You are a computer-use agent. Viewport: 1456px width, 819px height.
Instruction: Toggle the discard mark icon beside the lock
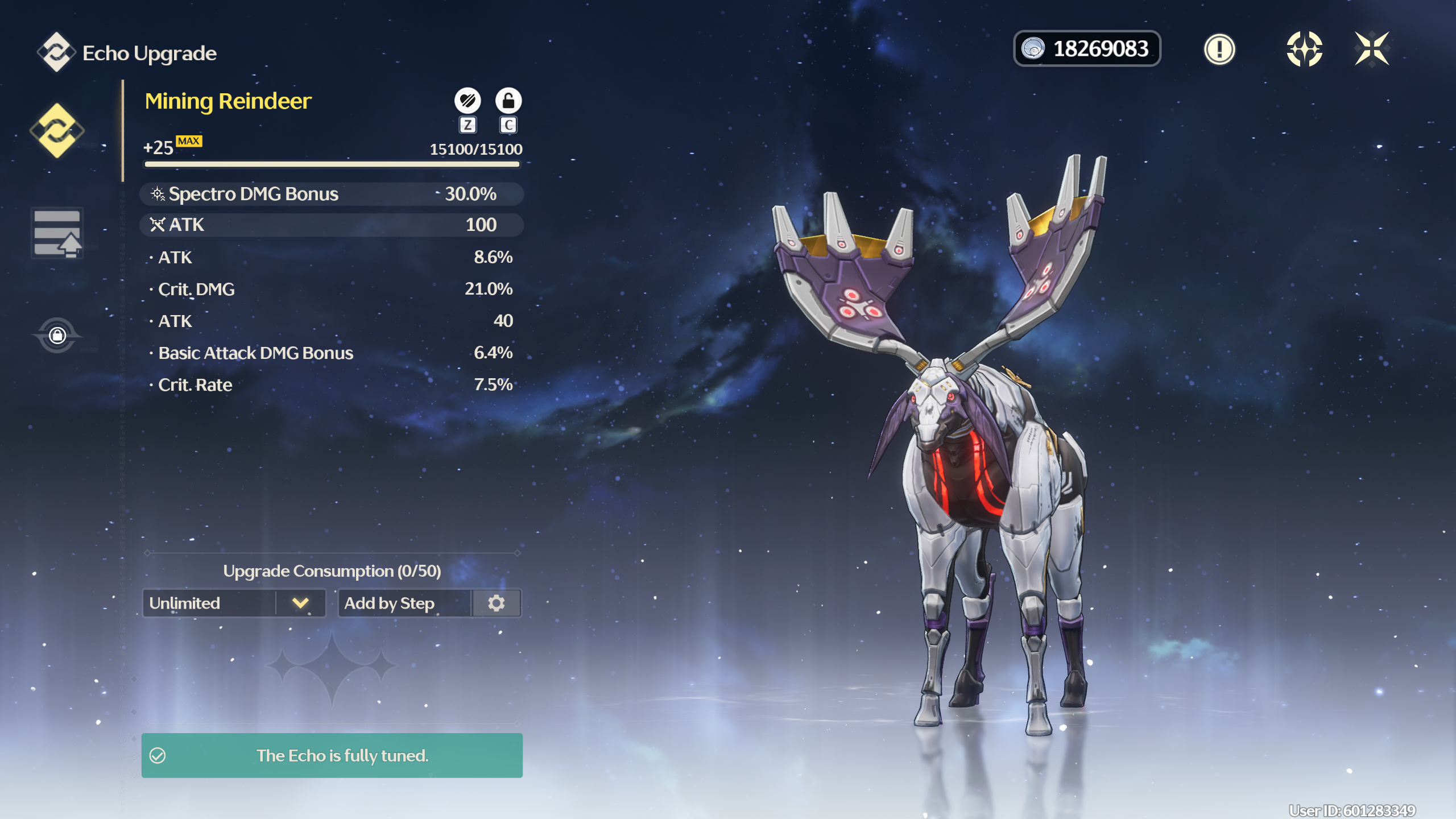pos(468,101)
